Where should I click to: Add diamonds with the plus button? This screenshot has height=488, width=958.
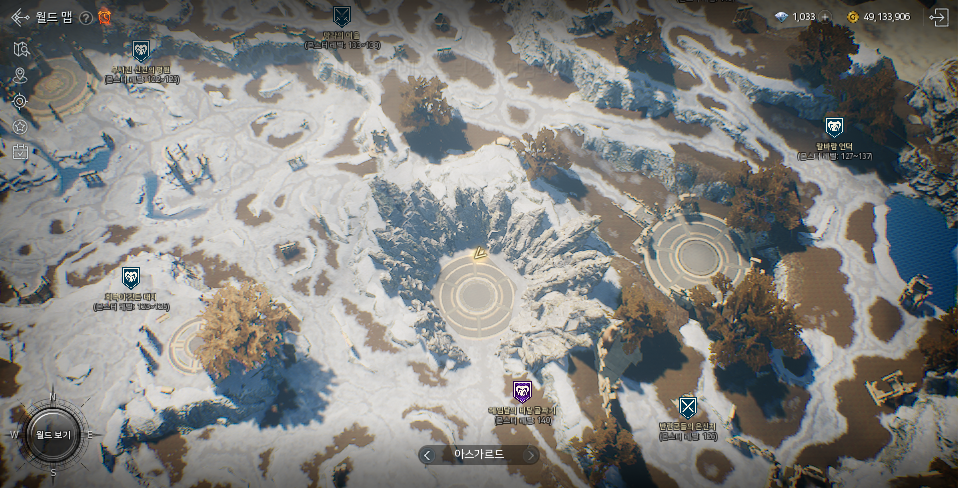point(826,17)
